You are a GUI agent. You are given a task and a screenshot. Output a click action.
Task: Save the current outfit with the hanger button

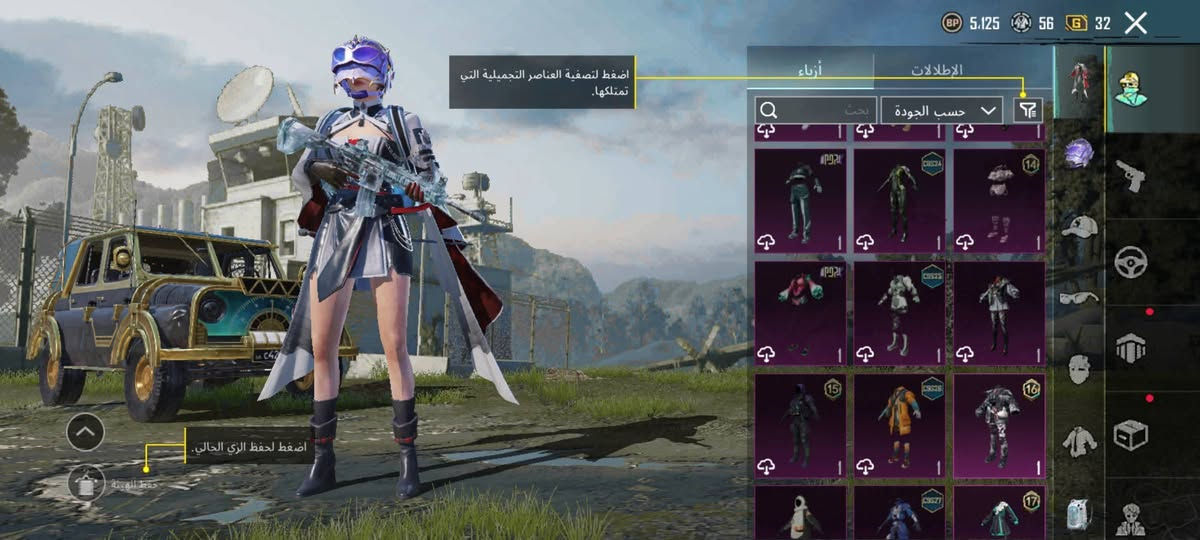[x=86, y=484]
